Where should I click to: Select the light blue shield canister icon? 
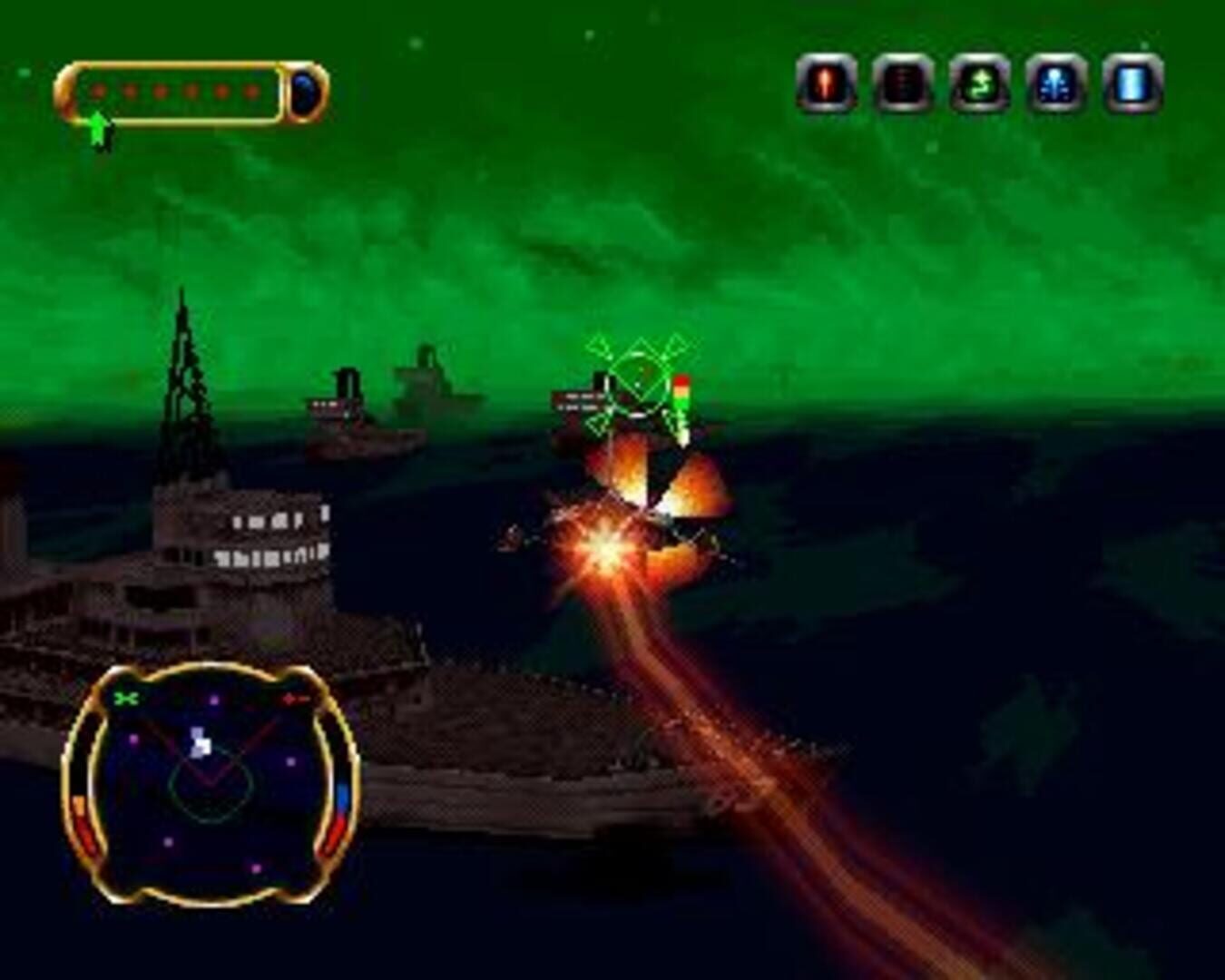click(1123, 86)
